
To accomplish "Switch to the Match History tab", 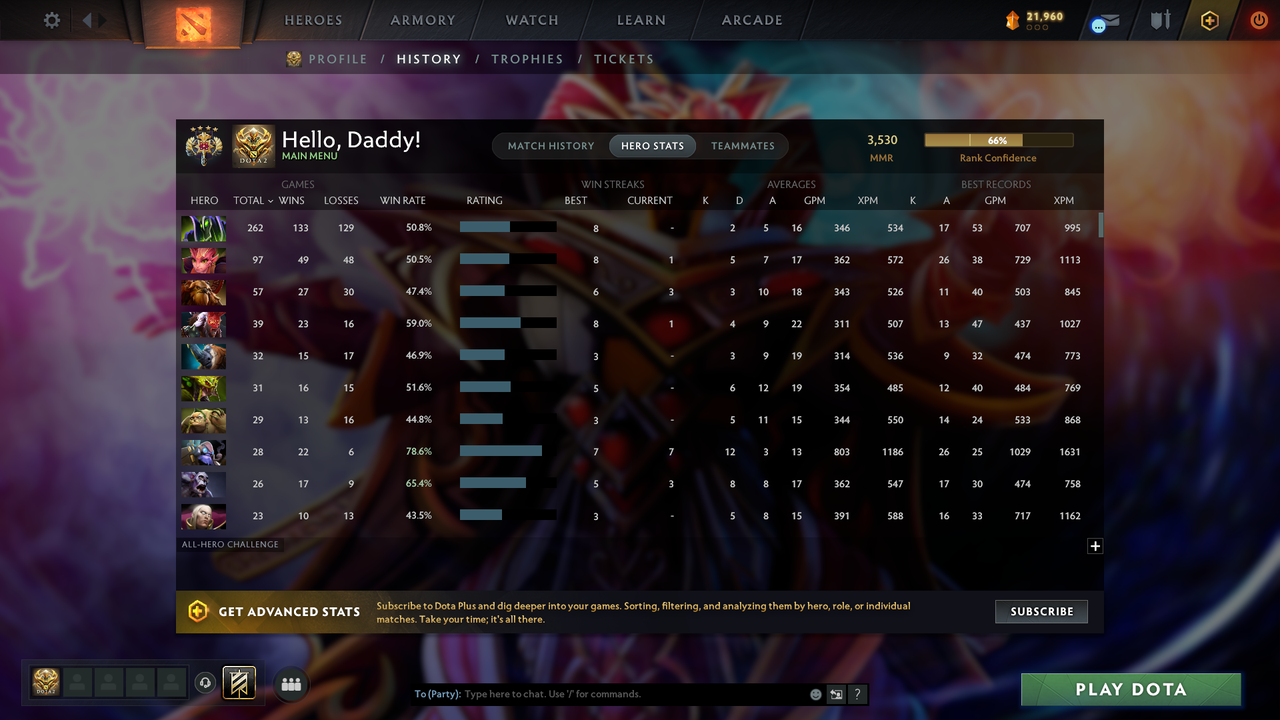I will pyautogui.click(x=550, y=145).
